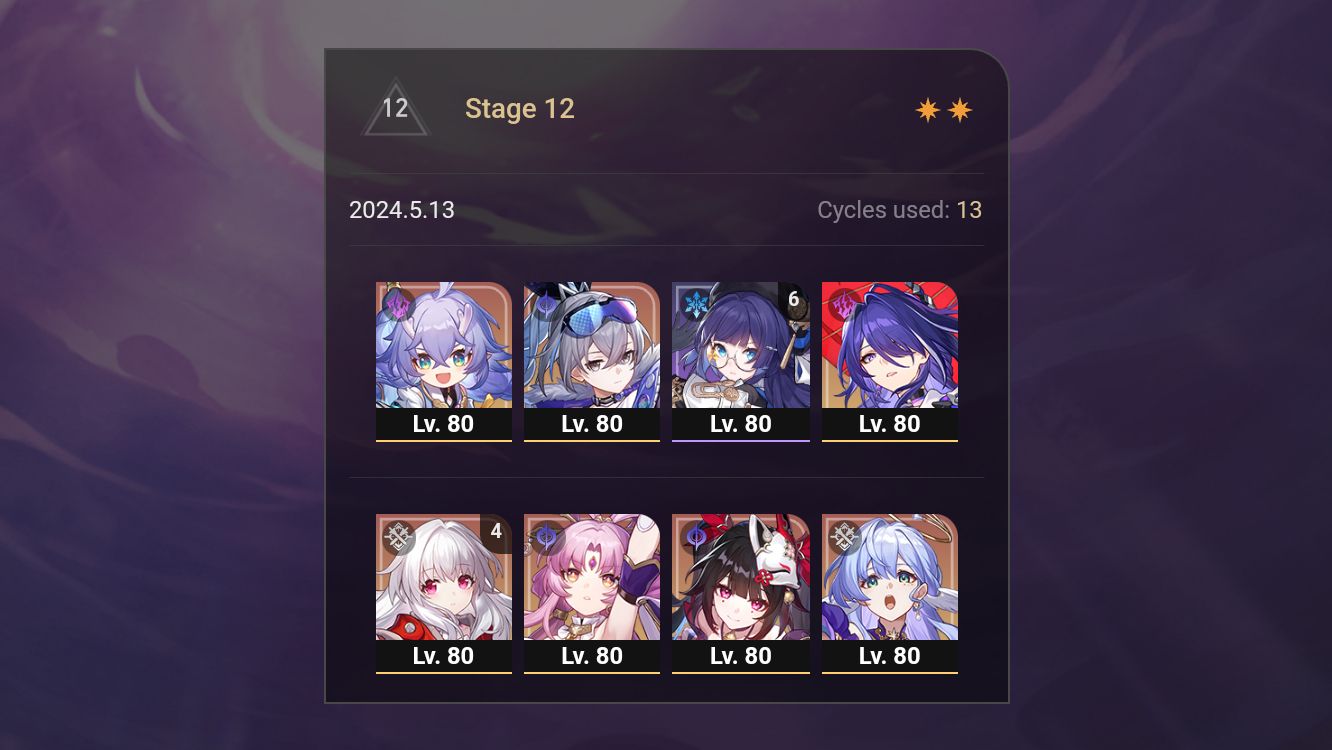Click the Cycles used: 13 value

[969, 210]
